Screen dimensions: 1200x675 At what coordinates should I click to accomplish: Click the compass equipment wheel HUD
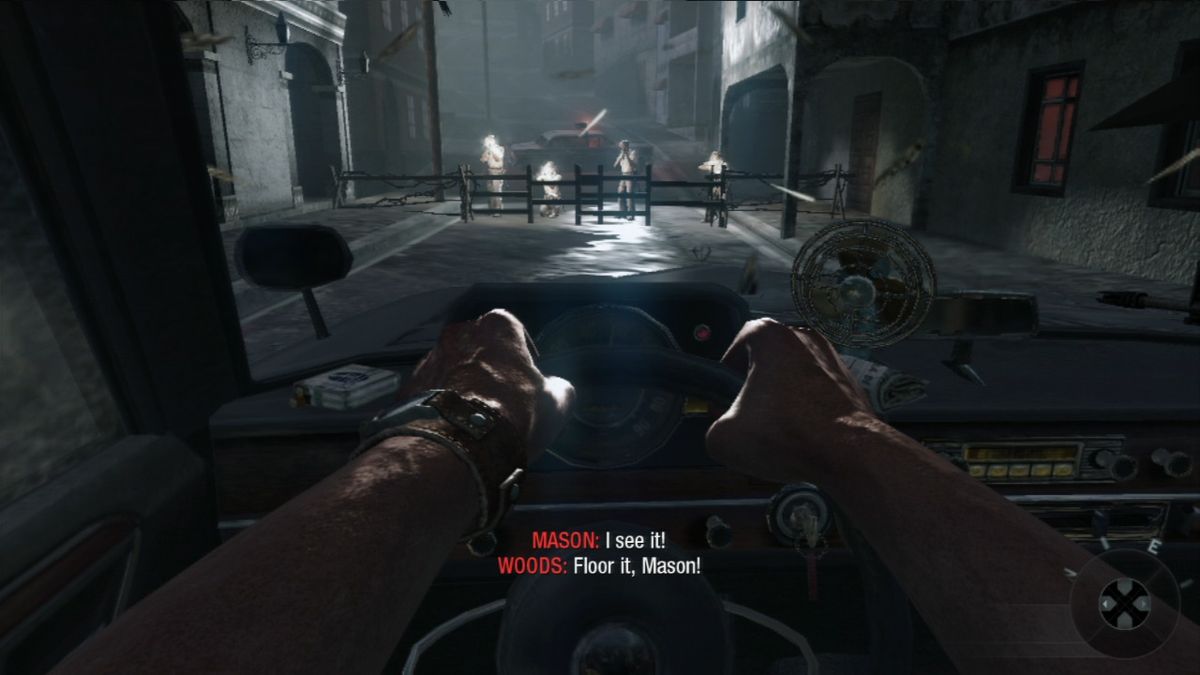(x=1123, y=602)
